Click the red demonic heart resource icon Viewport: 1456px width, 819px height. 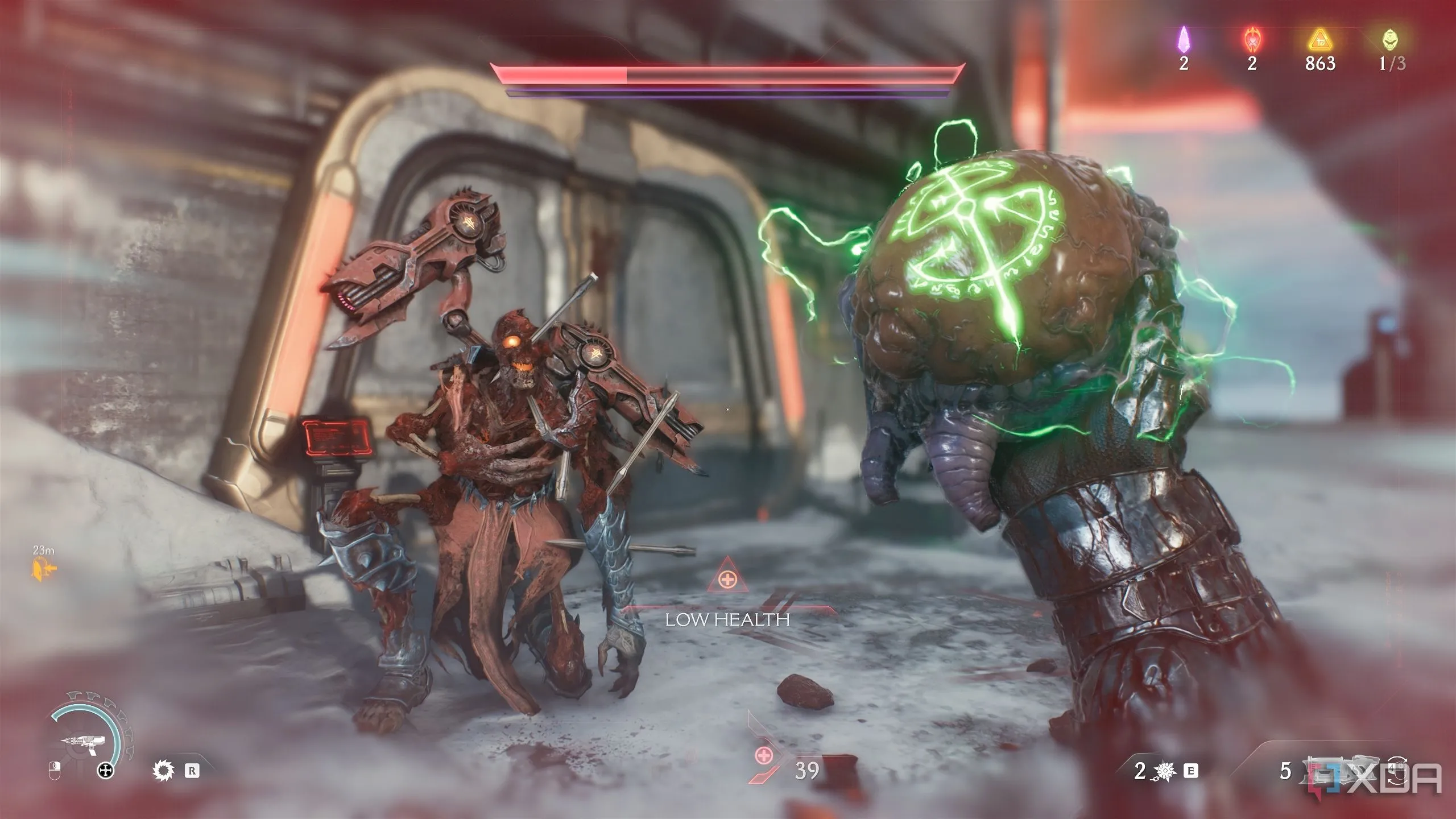click(x=1251, y=40)
